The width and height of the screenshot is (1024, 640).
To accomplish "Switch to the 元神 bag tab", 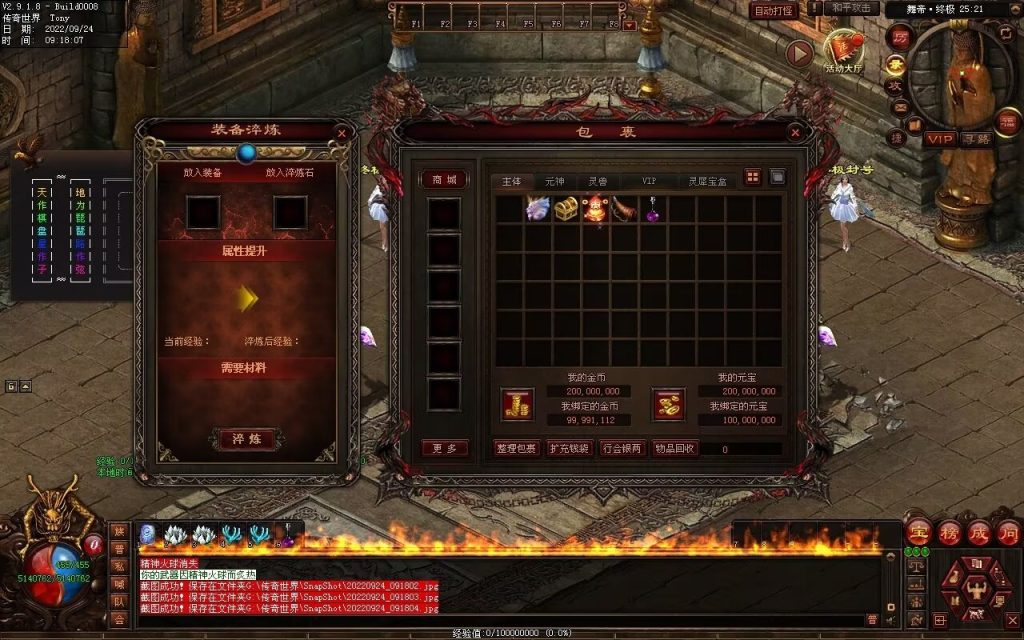I will pos(555,181).
